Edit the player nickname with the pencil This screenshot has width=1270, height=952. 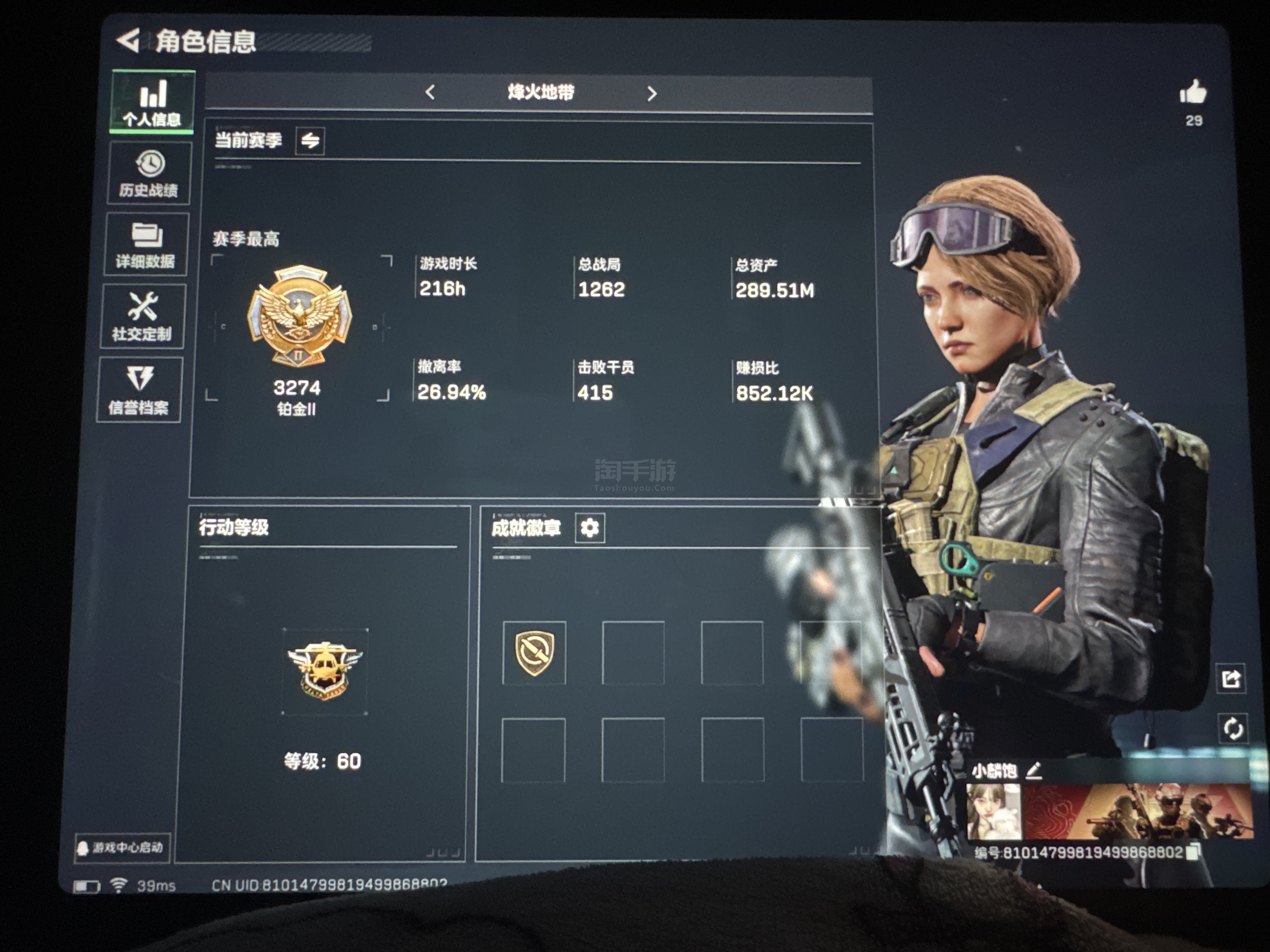pyautogui.click(x=1033, y=770)
